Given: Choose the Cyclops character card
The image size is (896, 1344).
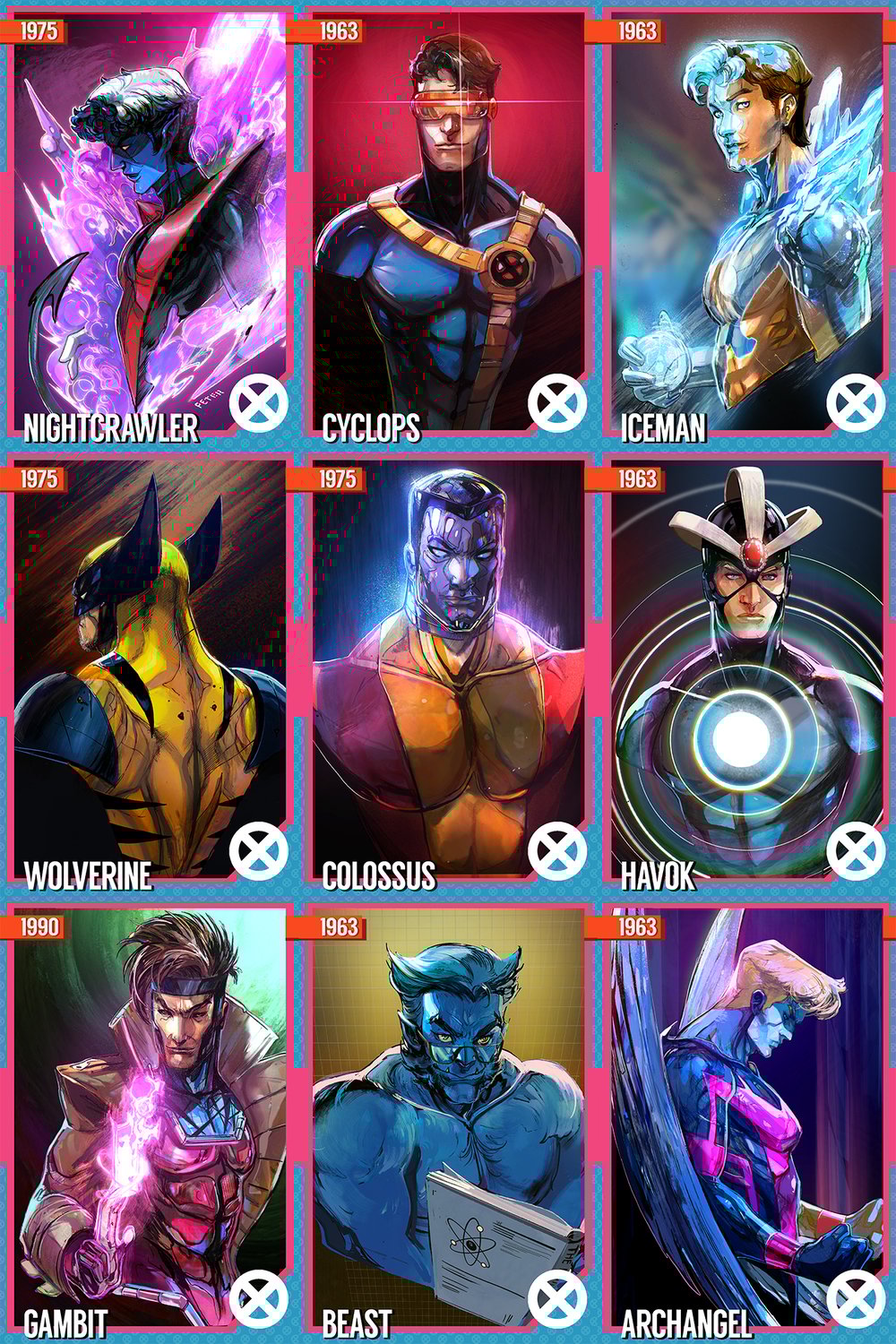Looking at the screenshot, I should point(448,224).
